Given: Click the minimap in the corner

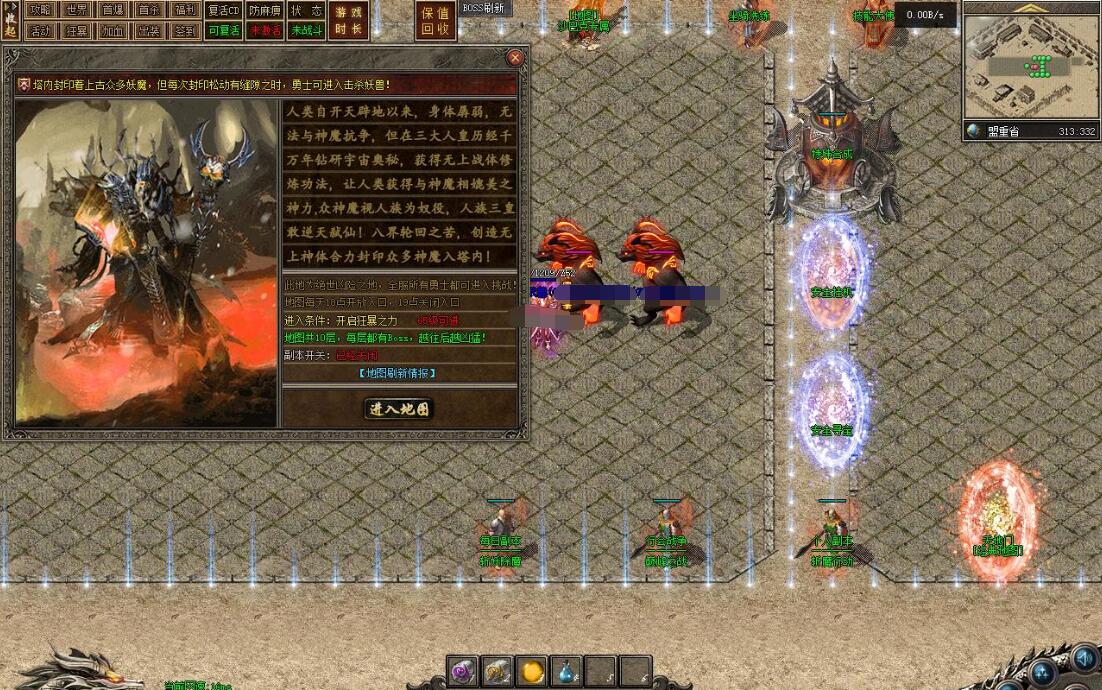Looking at the screenshot, I should 1030,67.
